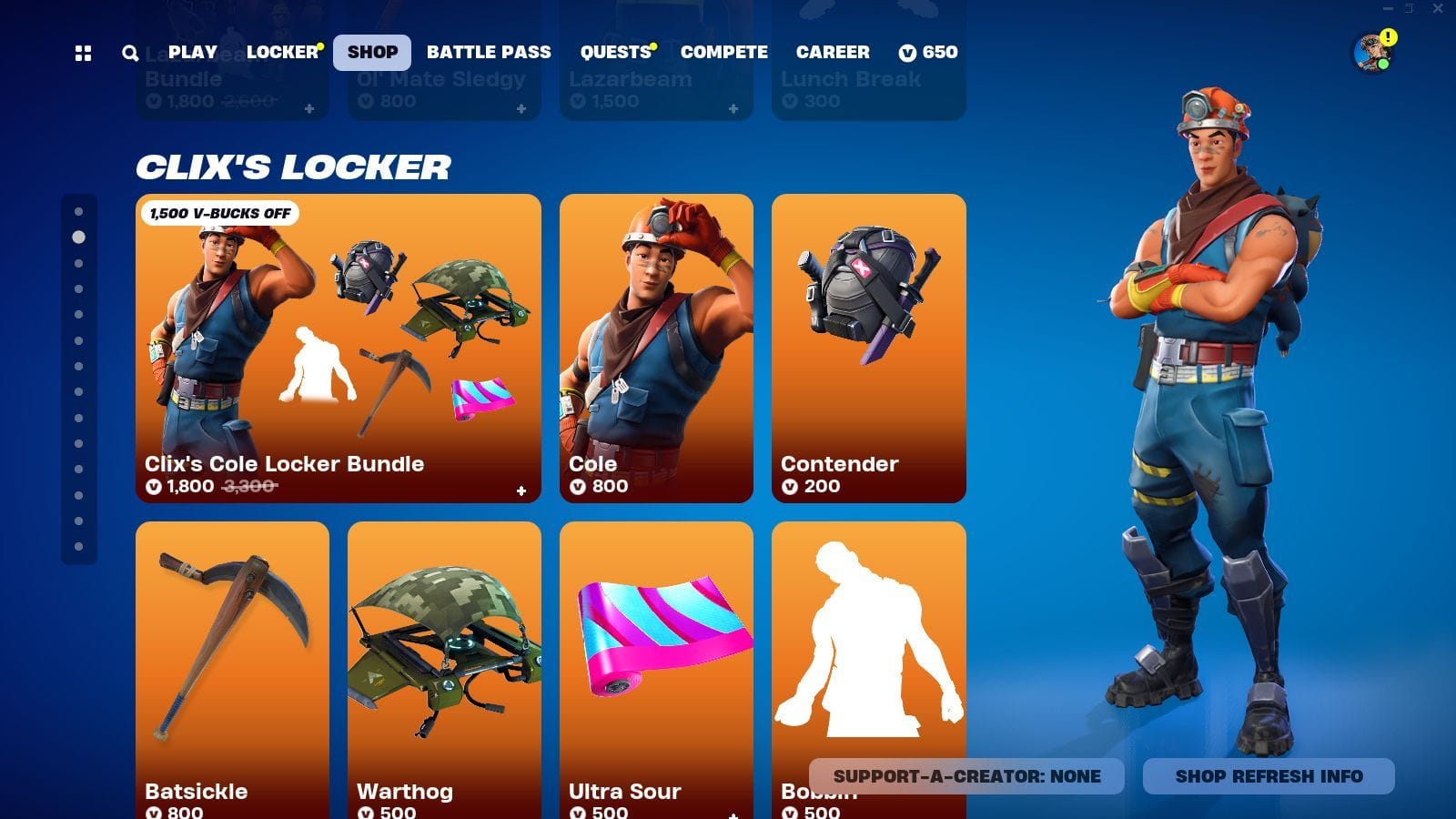This screenshot has width=1456, height=819.
Task: Select the SHOP tab
Action: pos(373,52)
